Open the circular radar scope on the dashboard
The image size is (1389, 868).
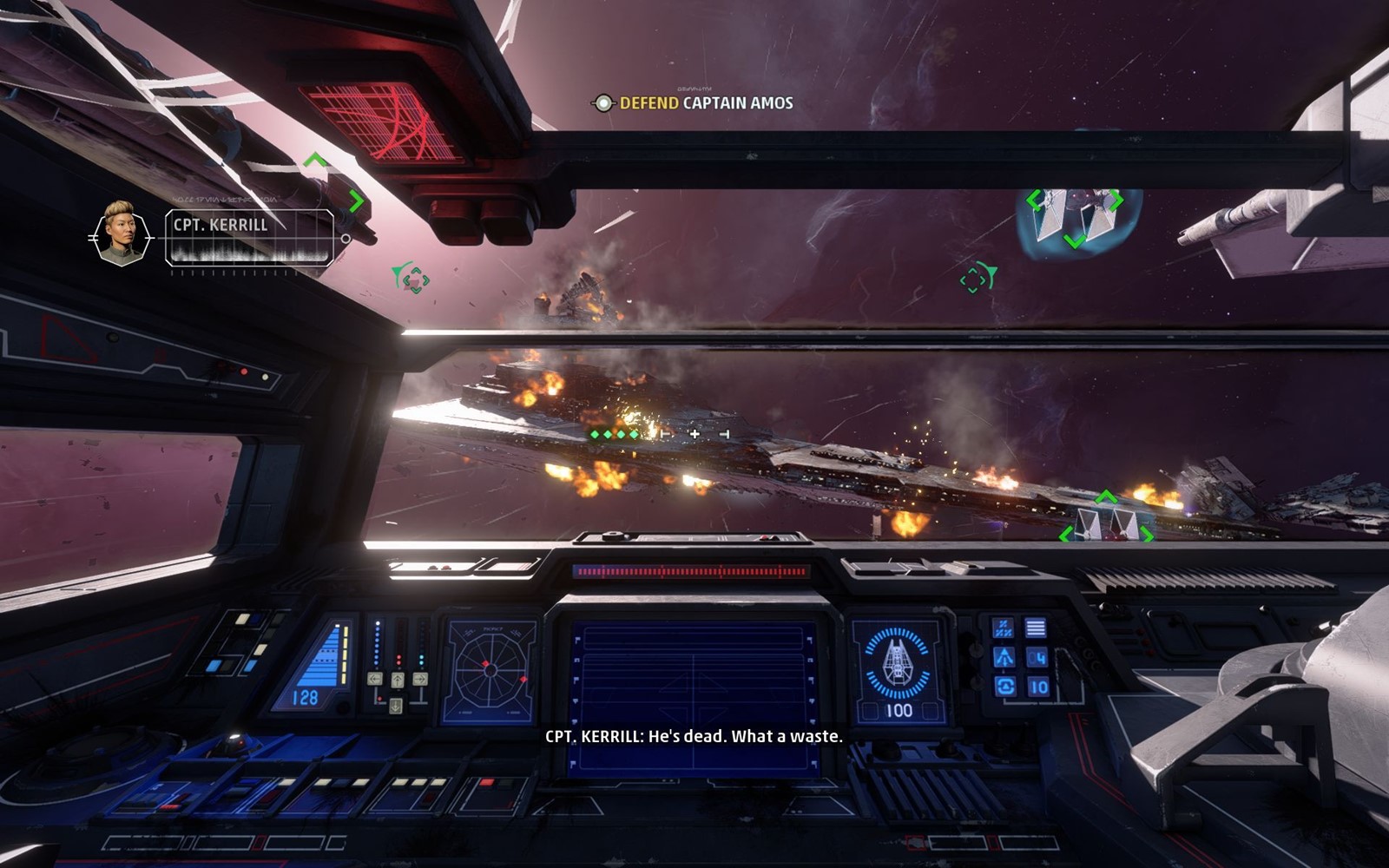click(x=490, y=670)
